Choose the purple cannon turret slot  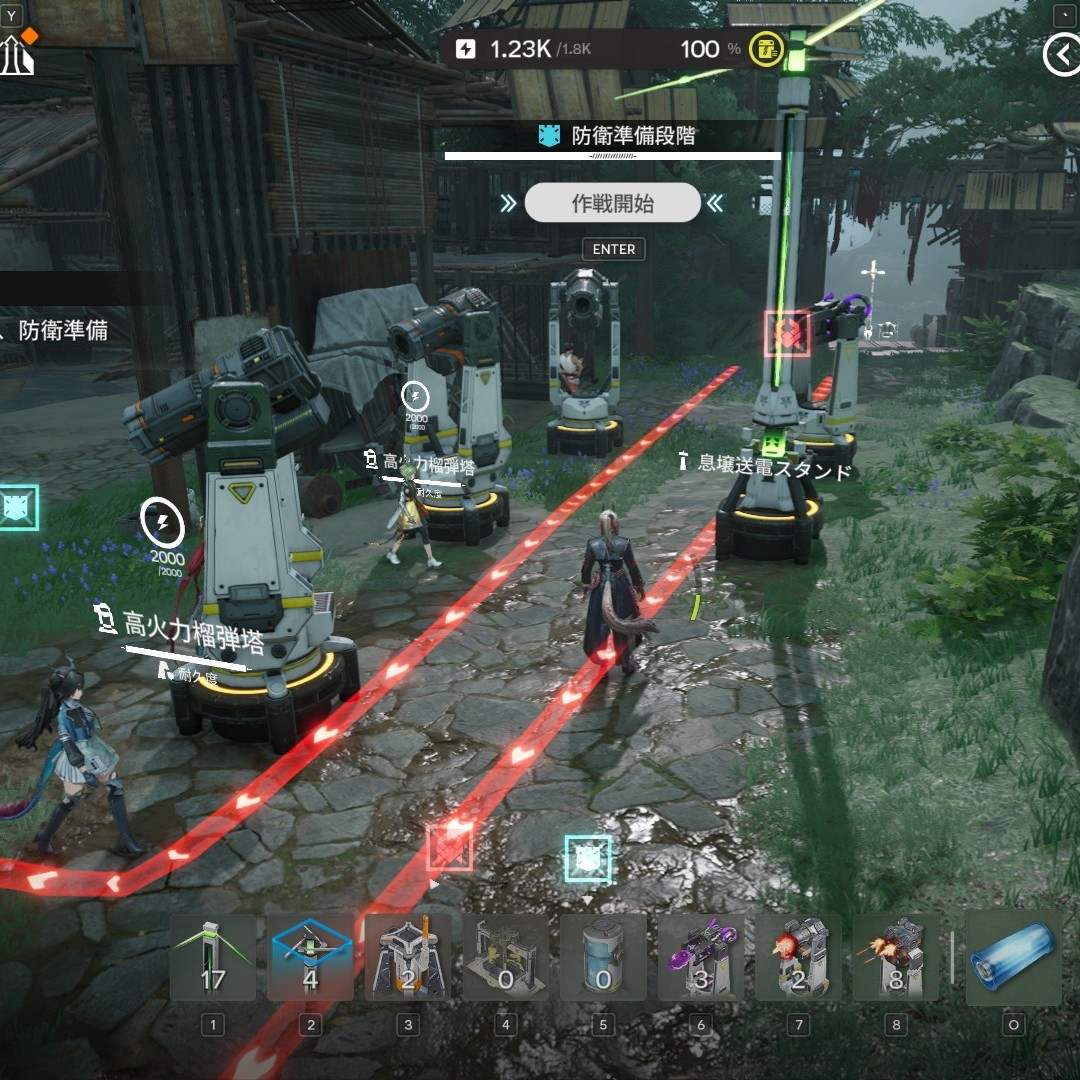point(701,958)
